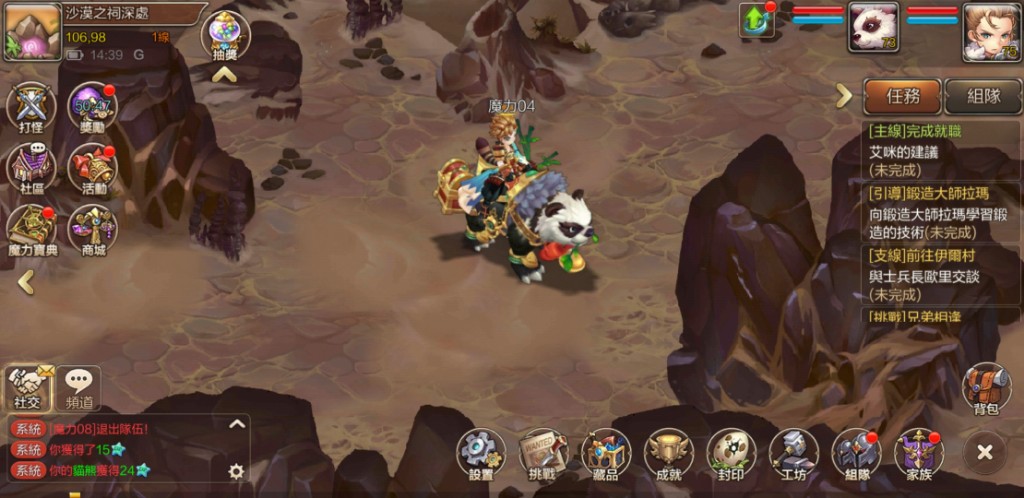Open the 頻道 chat channel button
1024x498 pixels.
79,385
